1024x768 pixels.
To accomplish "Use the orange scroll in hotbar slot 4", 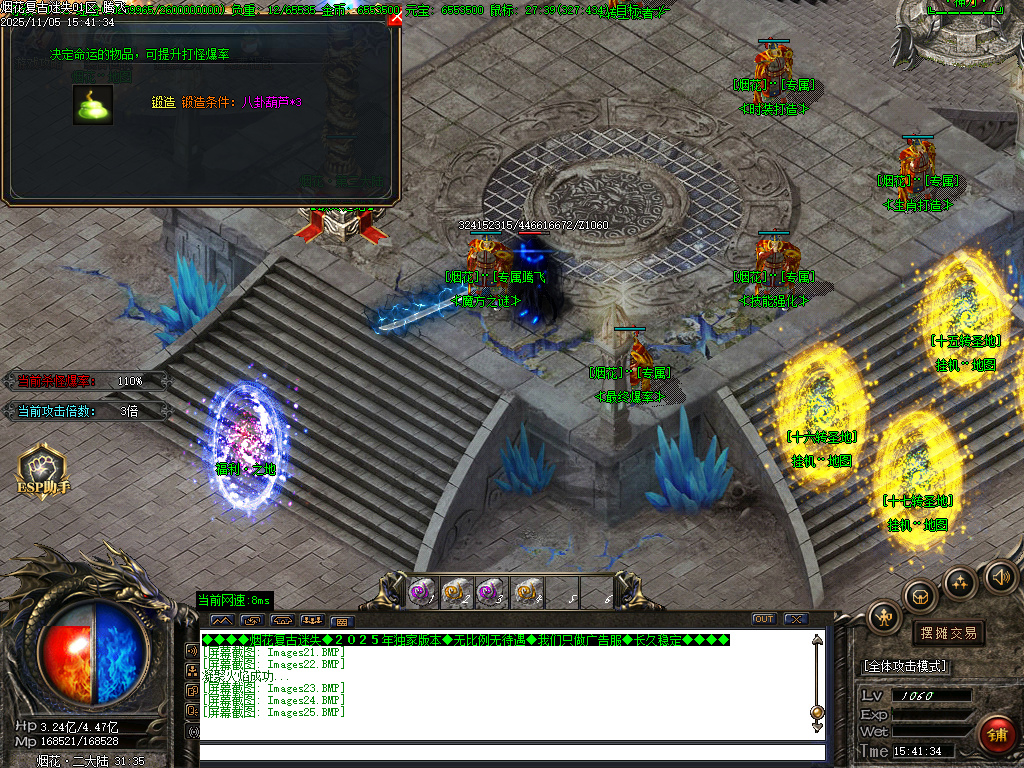I will pos(527,592).
